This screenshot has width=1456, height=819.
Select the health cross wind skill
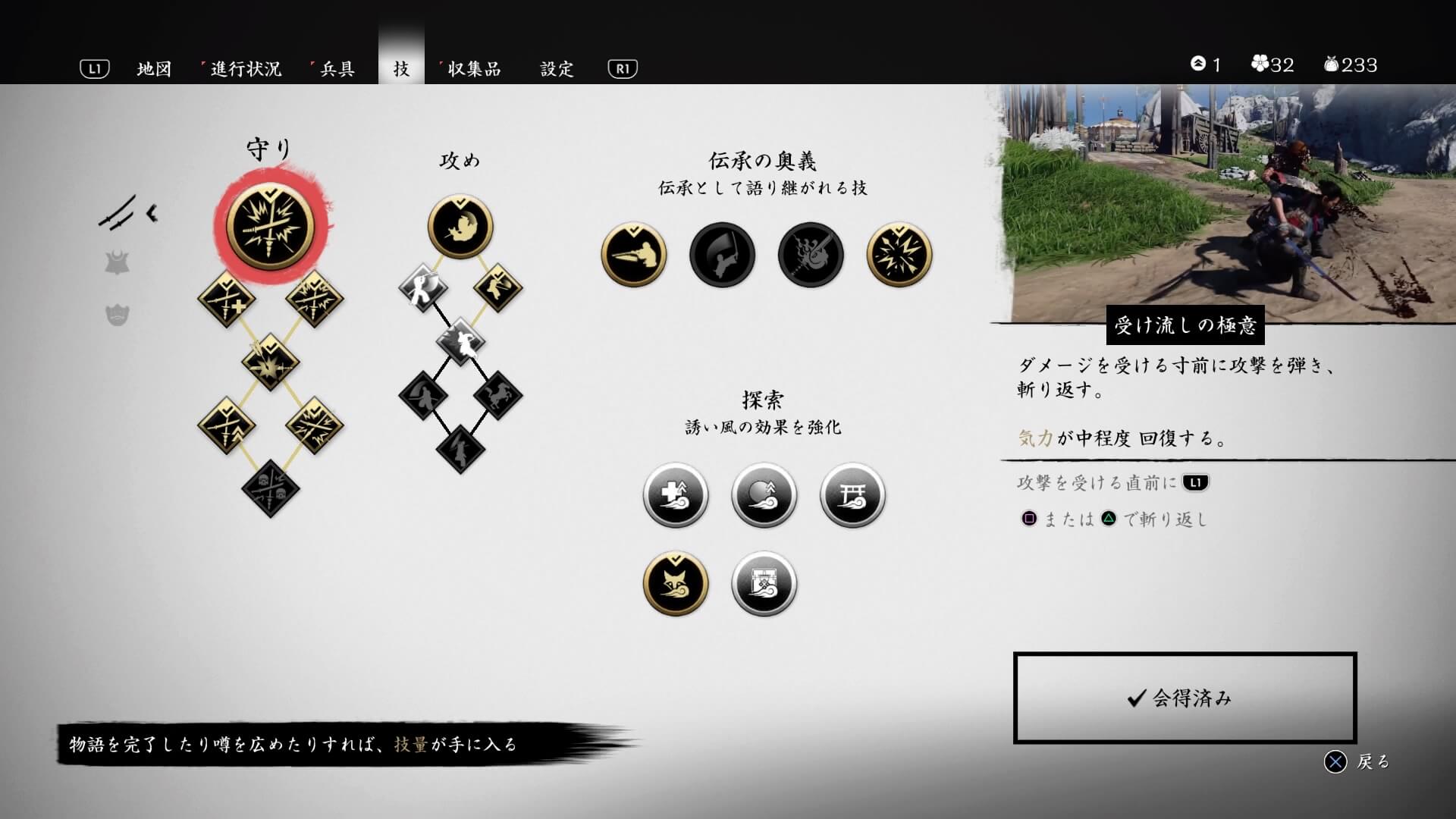676,495
